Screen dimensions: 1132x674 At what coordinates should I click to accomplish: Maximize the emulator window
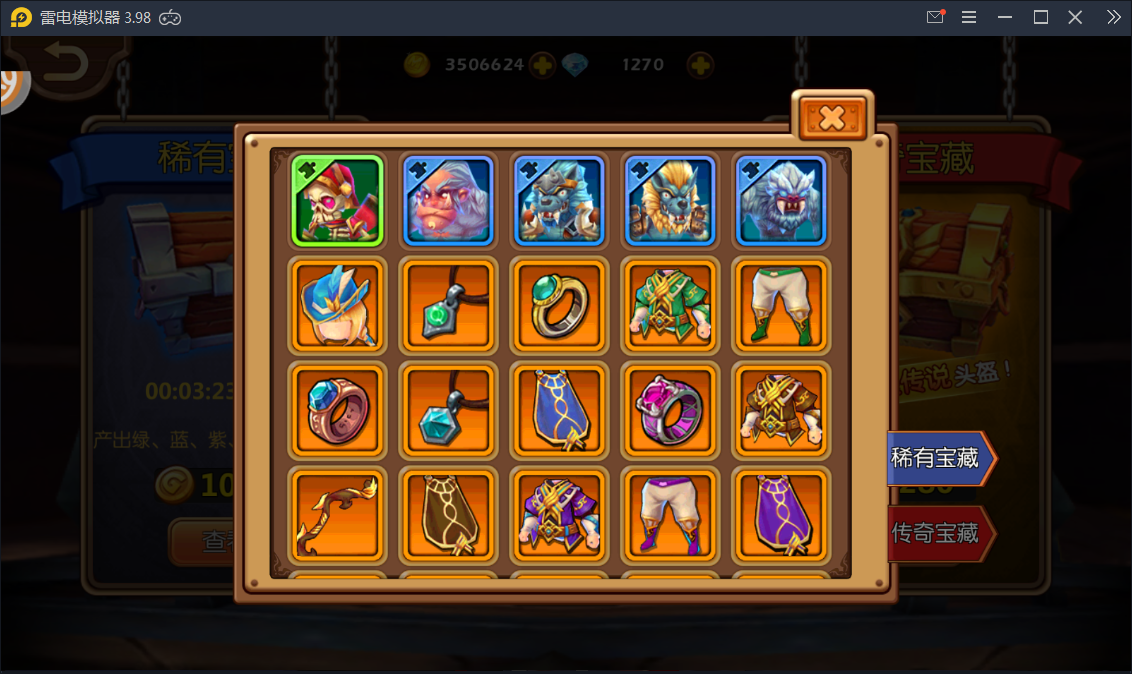tap(1040, 17)
